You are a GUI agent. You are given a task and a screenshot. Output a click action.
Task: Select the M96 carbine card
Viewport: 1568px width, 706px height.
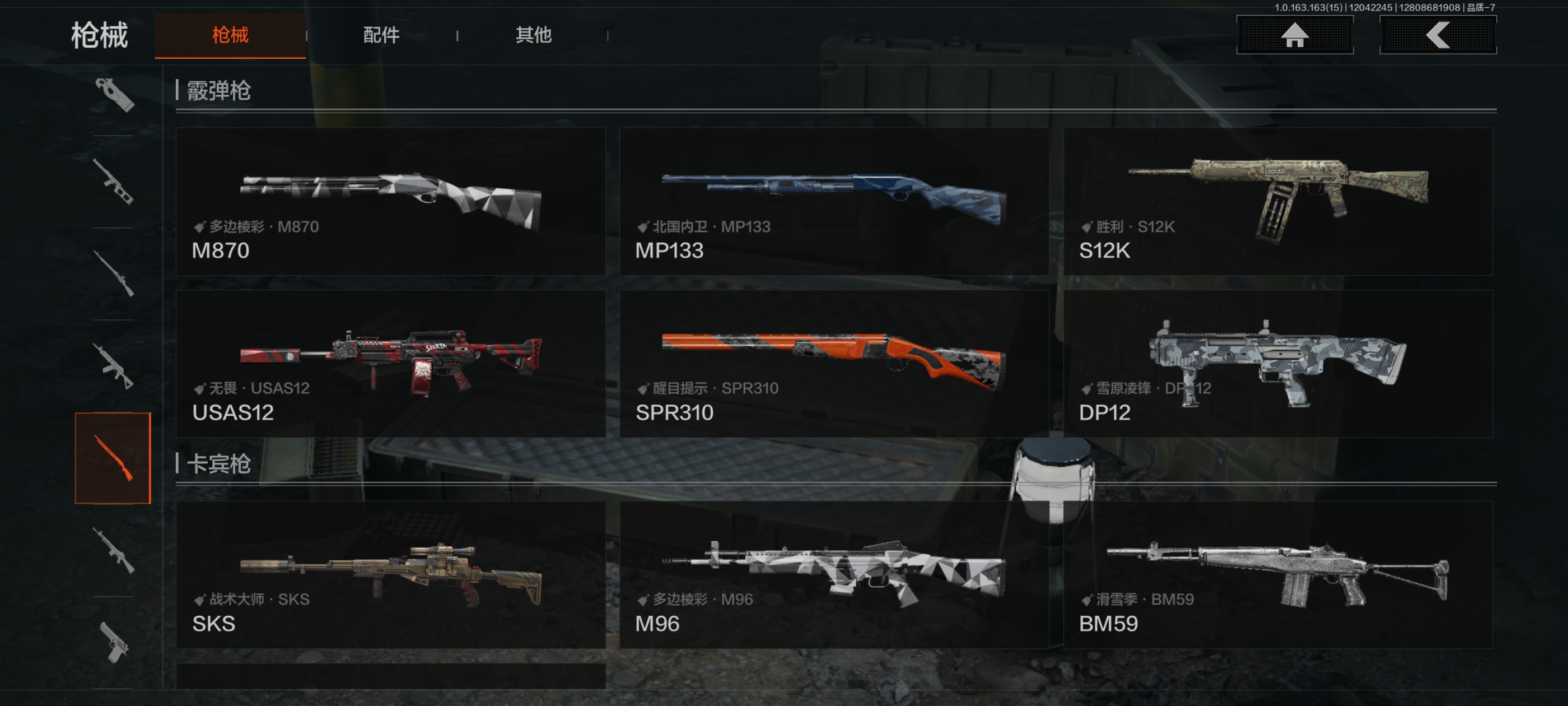[833, 574]
